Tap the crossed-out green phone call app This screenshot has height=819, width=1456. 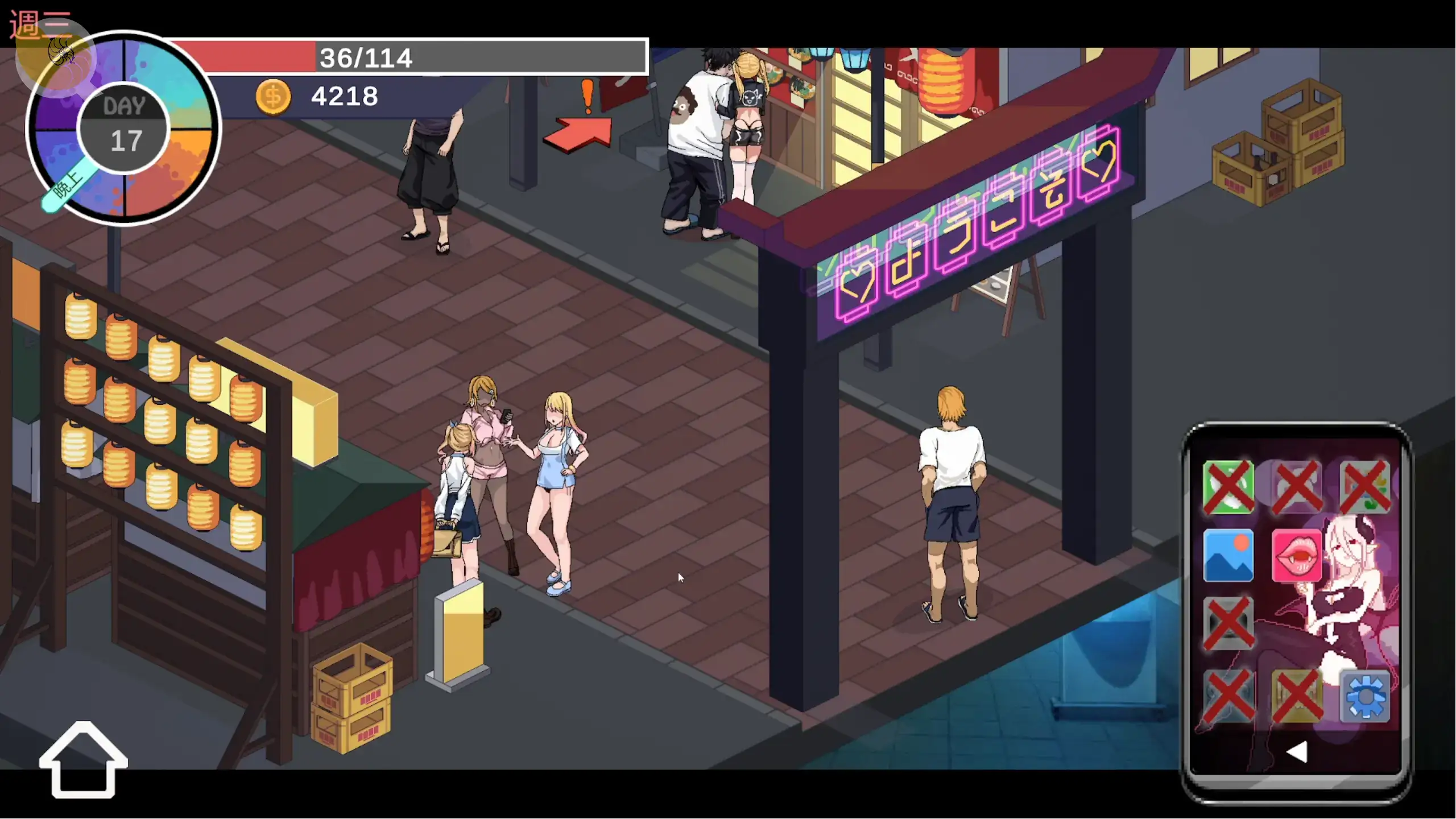coord(1228,487)
